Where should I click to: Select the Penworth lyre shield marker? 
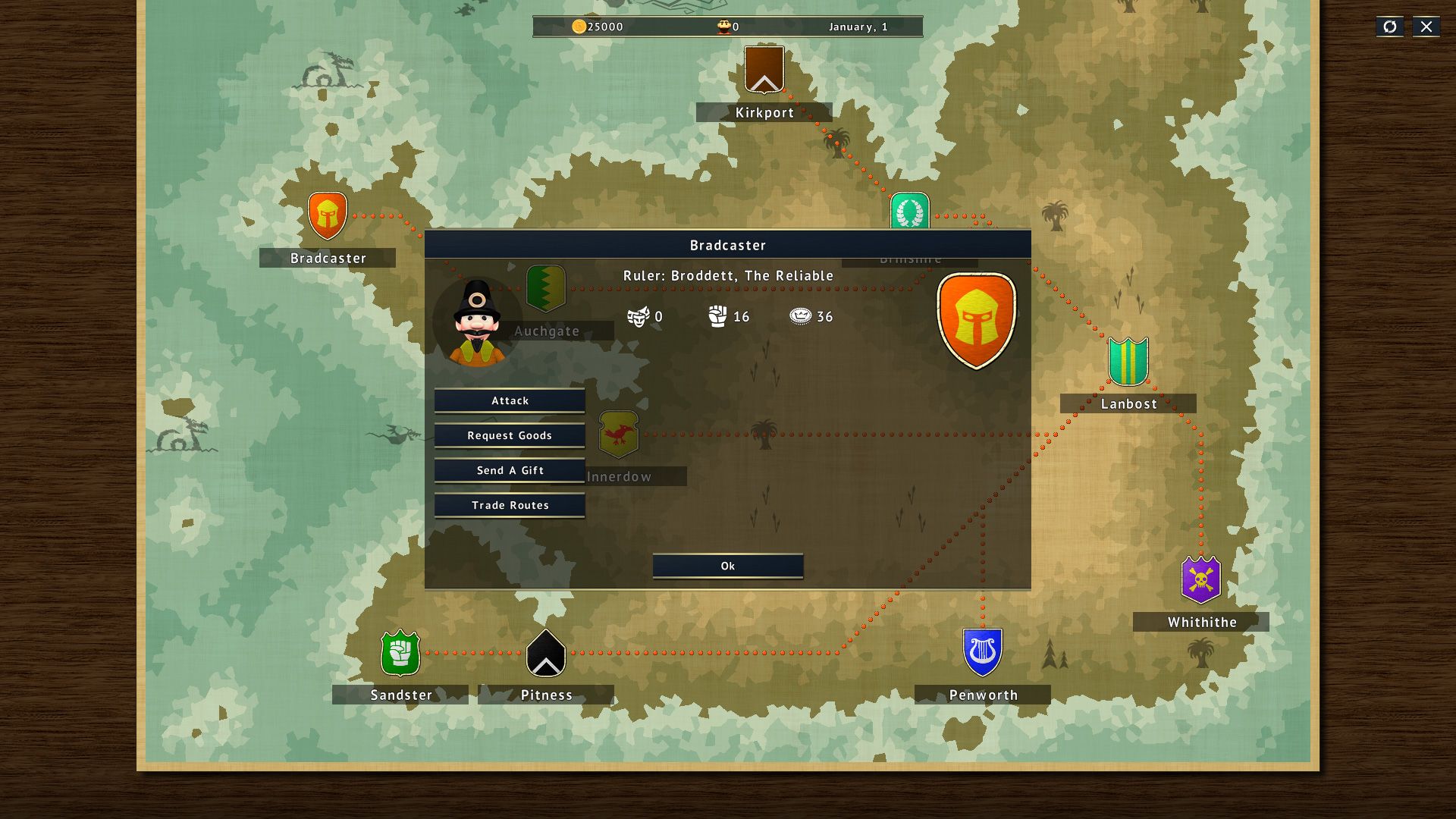pos(982,652)
